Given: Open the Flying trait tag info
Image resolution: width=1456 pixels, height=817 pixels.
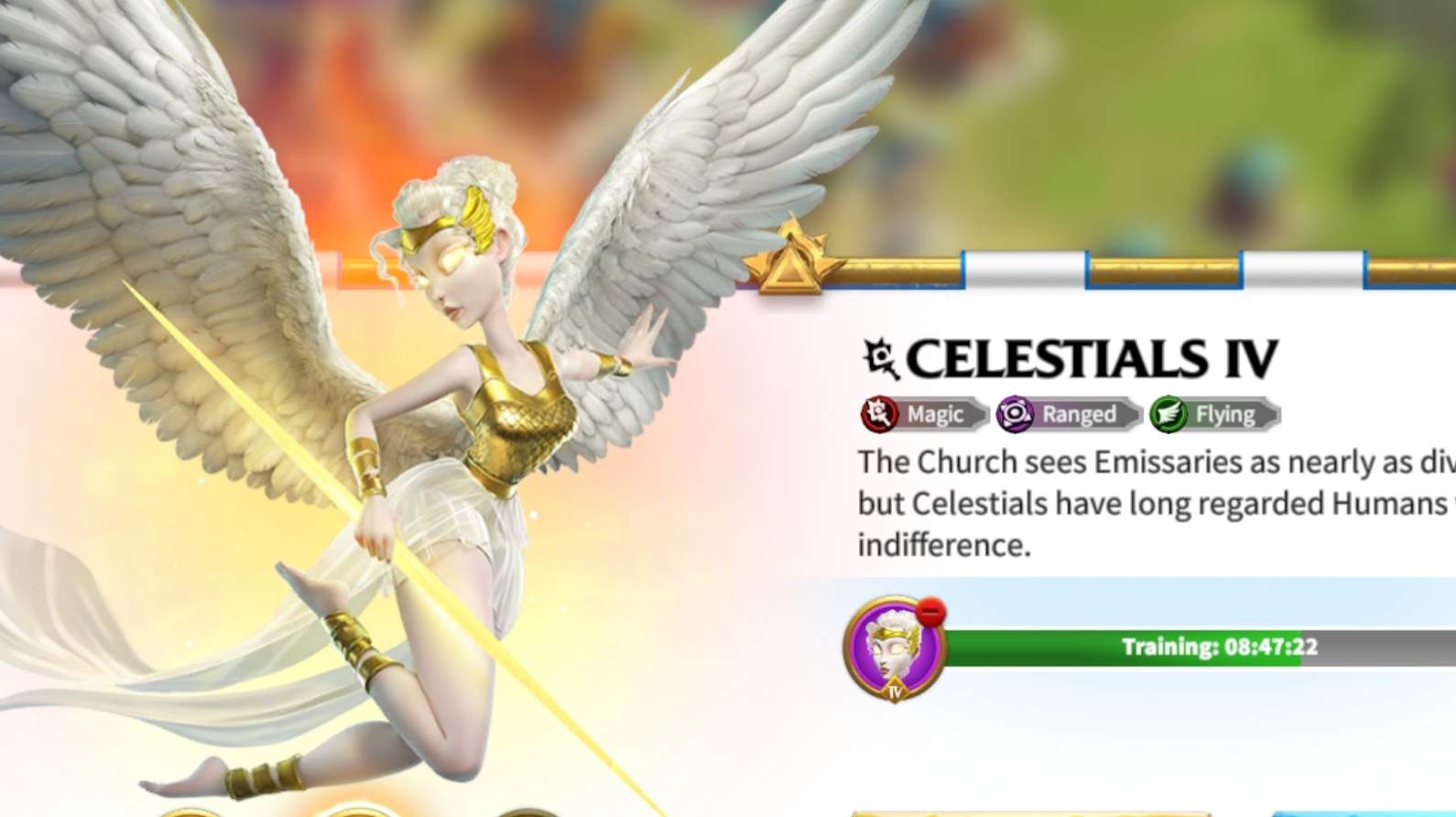Looking at the screenshot, I should coord(1213,415).
